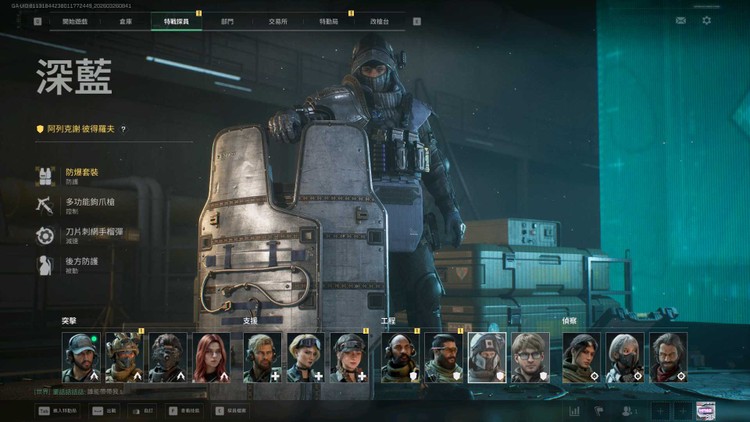The width and height of the screenshot is (750, 422).
Task: Select the assault operator with green headset
Action: click(81, 358)
